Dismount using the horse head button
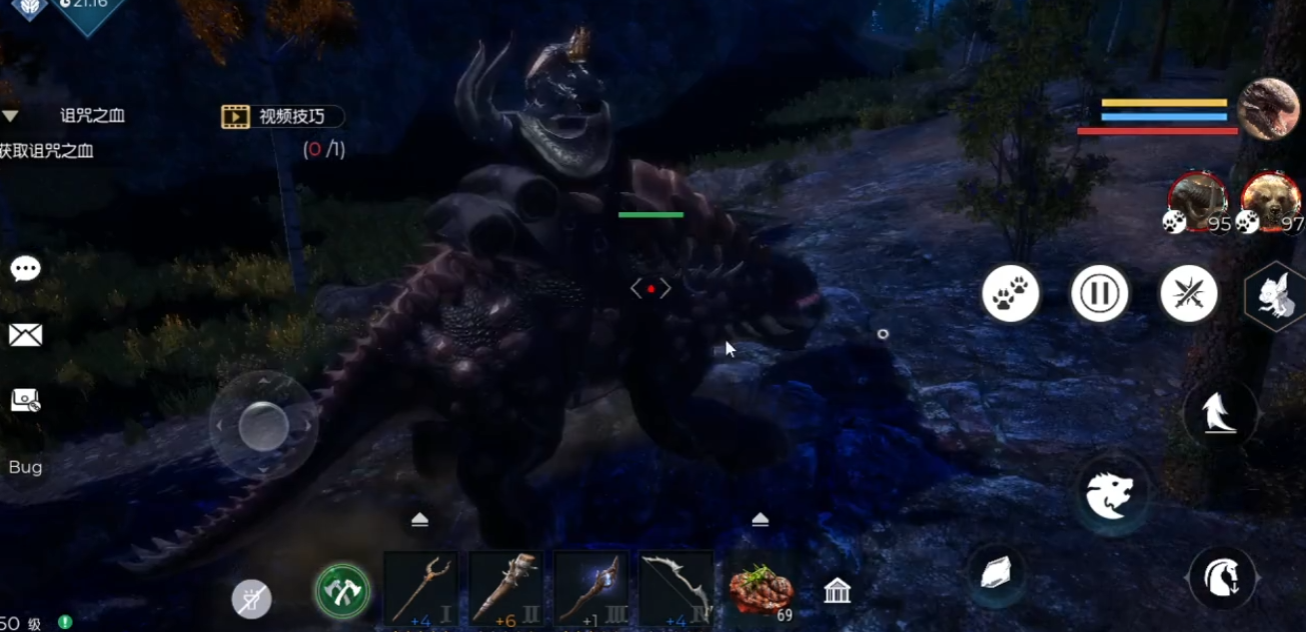 [1222, 577]
